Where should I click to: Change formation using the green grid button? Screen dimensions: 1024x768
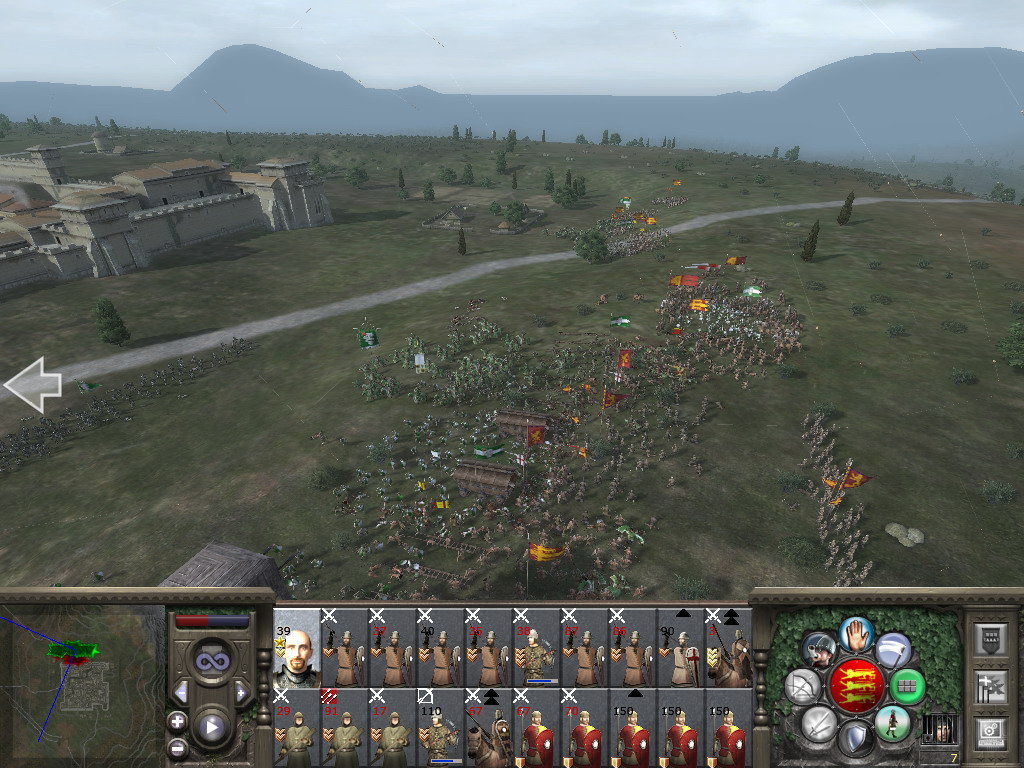(x=907, y=687)
